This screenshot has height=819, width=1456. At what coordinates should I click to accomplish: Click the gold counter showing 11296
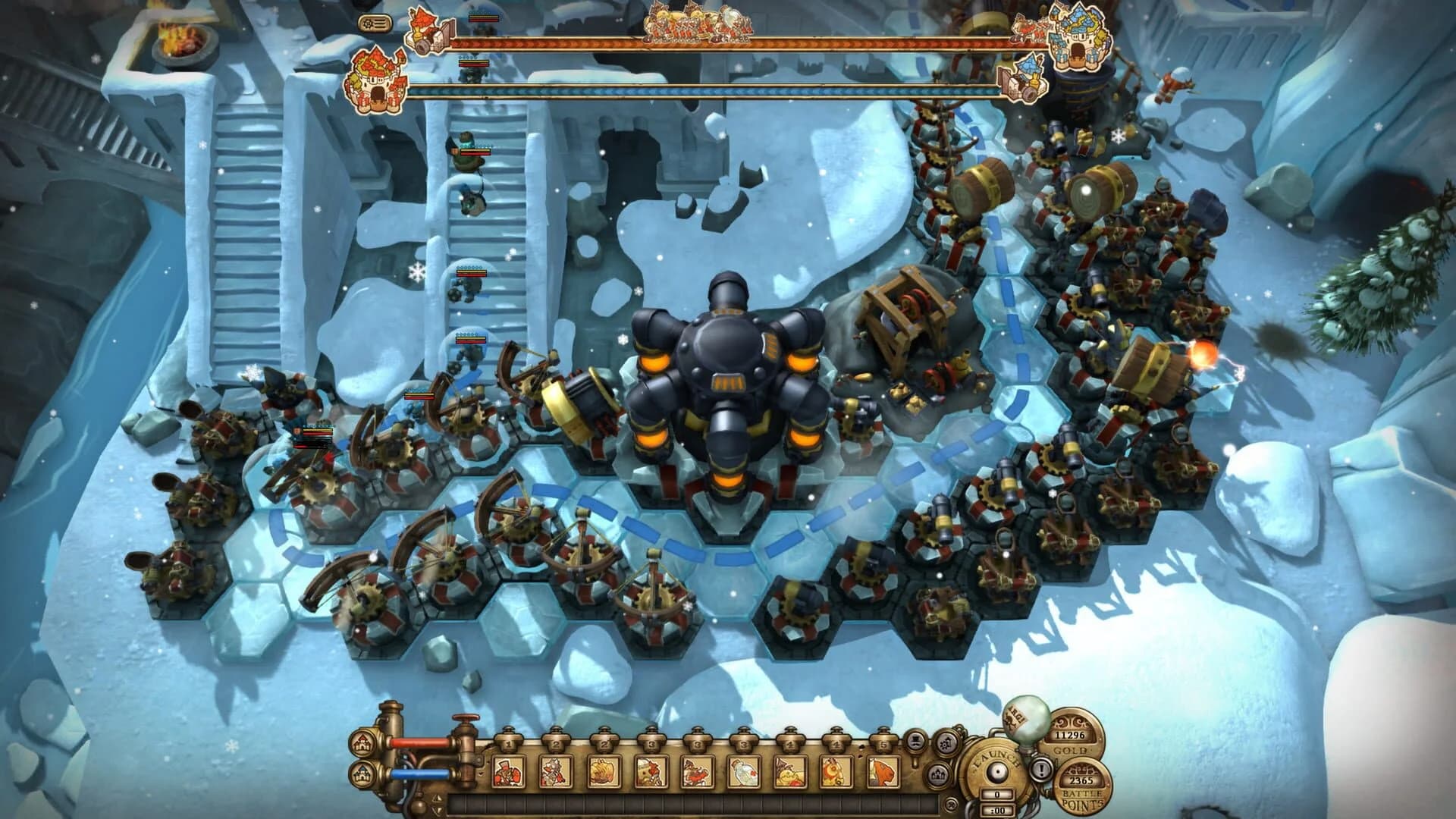1071,736
